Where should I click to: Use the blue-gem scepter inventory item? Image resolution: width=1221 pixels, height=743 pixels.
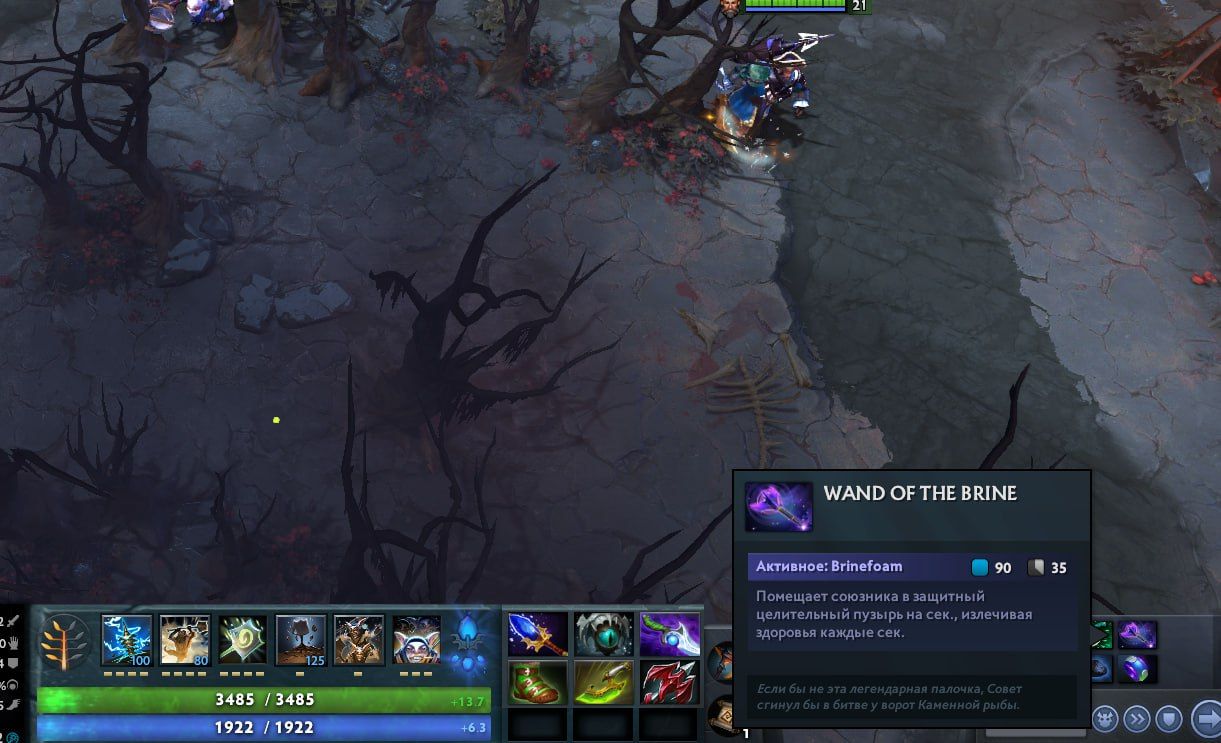[538, 633]
